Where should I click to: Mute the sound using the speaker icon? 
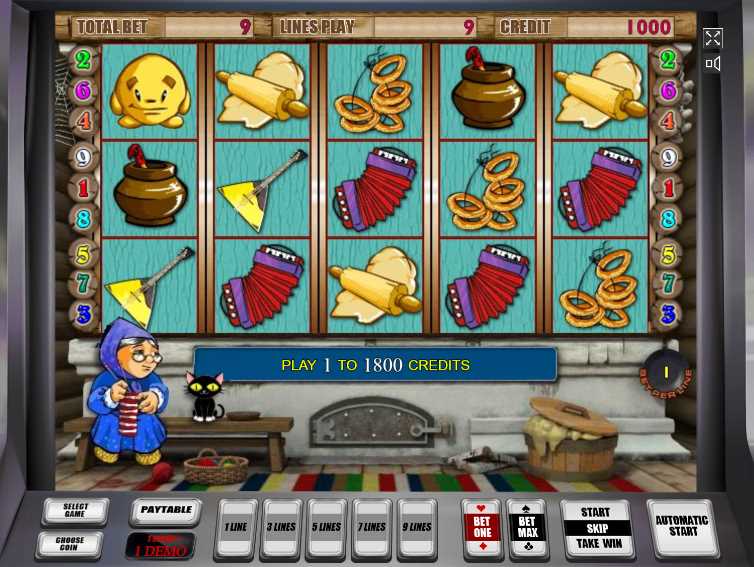coord(712,64)
